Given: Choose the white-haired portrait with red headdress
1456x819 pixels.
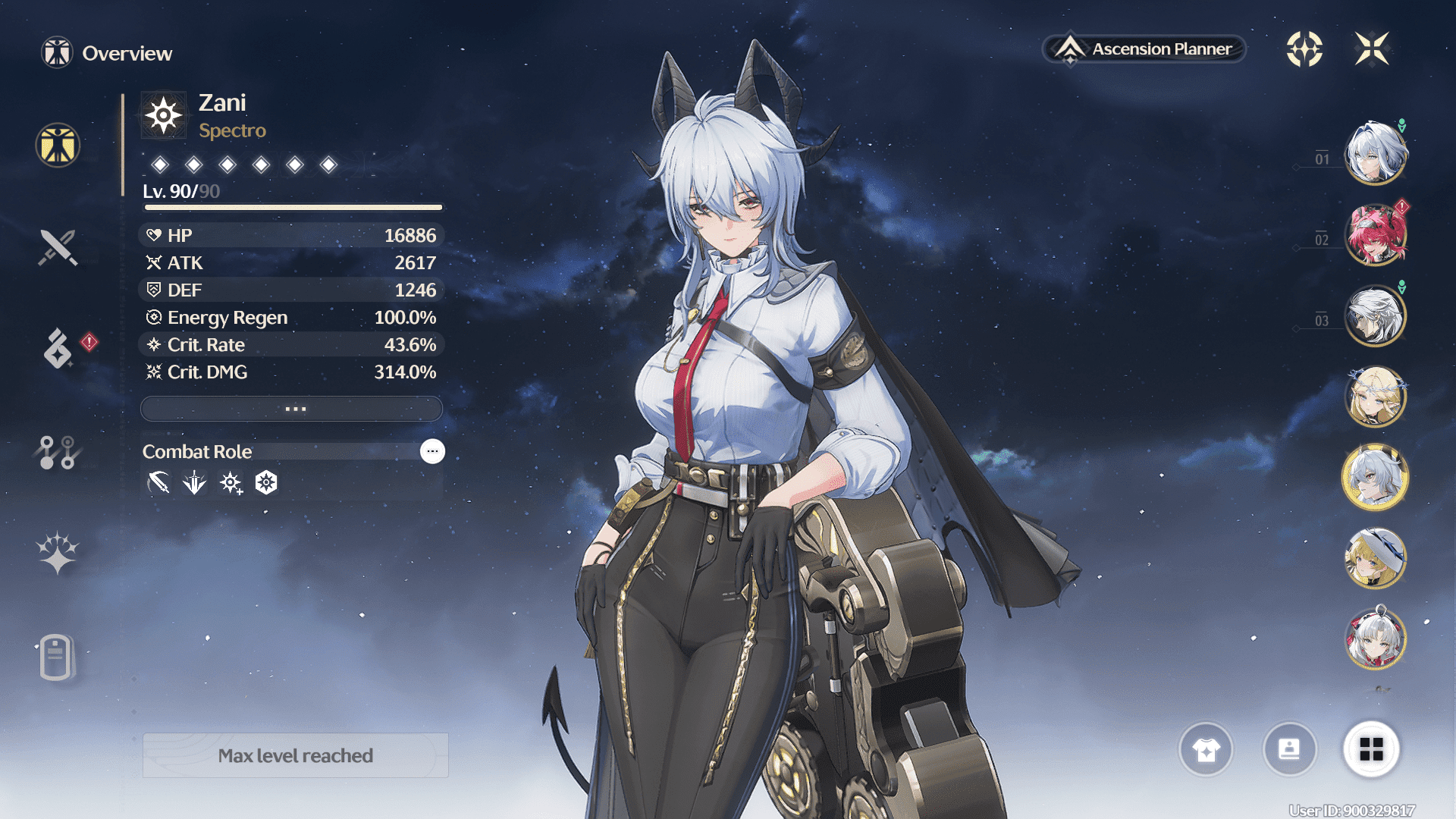Looking at the screenshot, I should click(x=1375, y=639).
